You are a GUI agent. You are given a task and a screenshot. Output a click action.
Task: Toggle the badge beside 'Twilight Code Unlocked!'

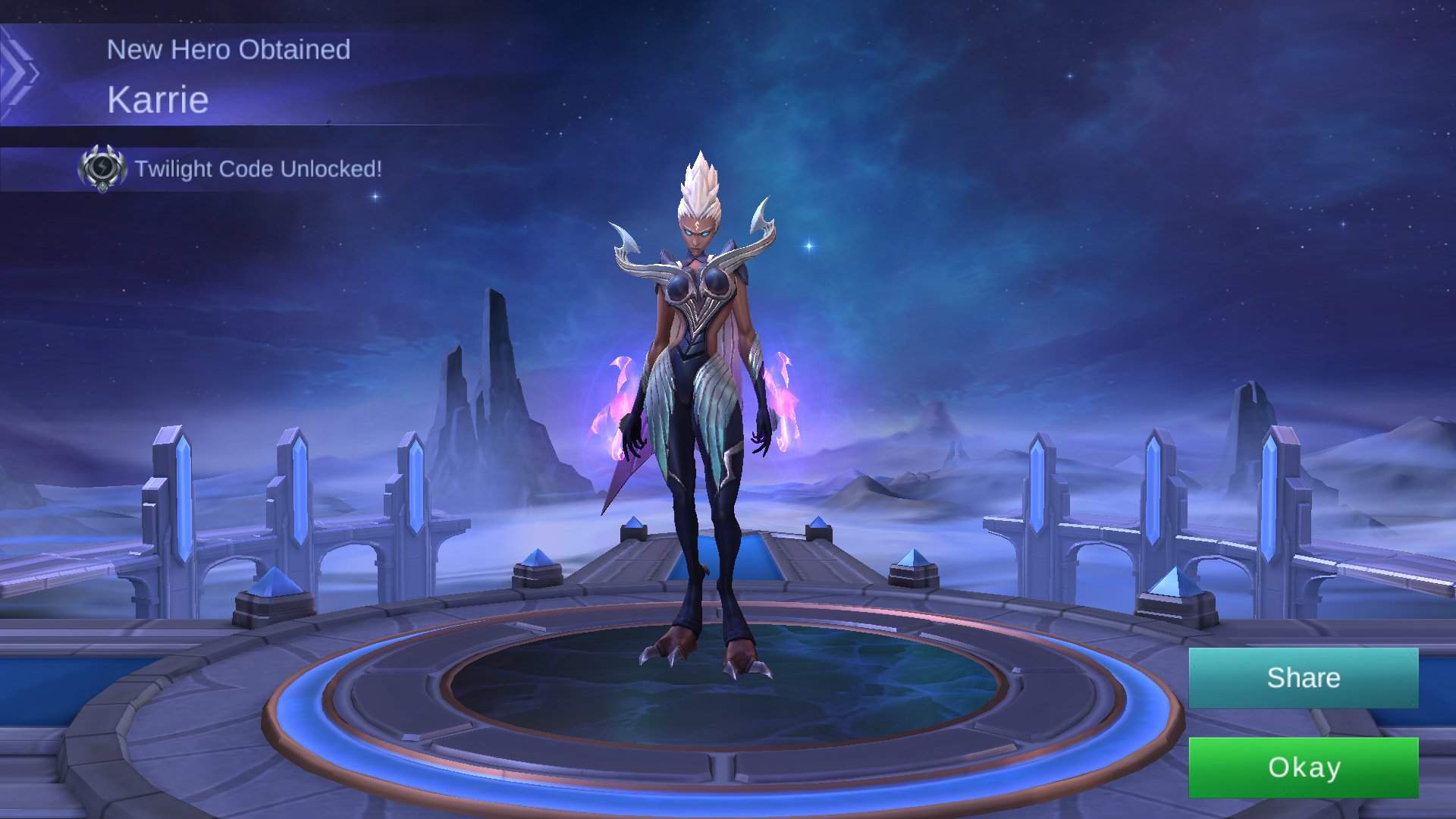[102, 168]
